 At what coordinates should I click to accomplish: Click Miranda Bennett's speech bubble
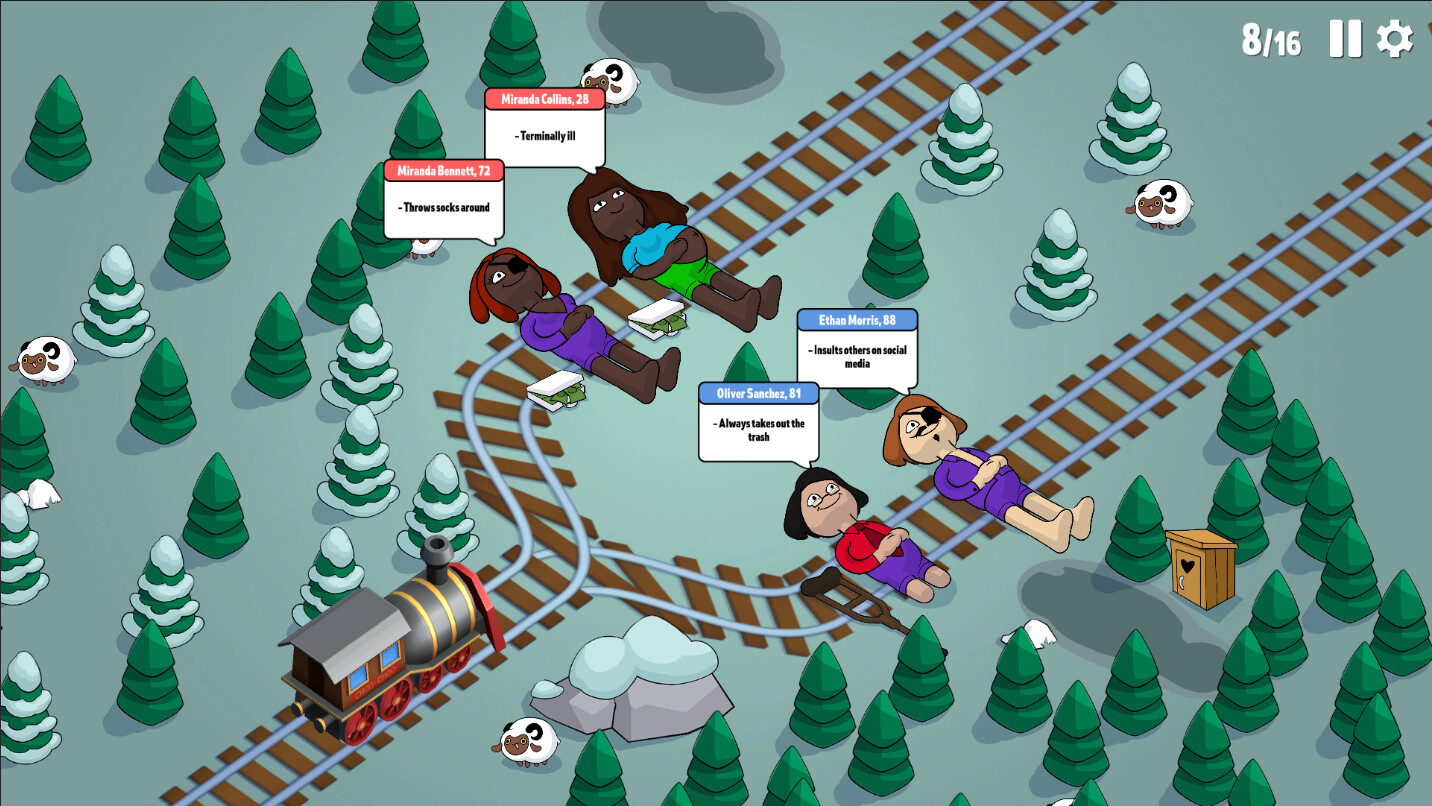click(443, 197)
